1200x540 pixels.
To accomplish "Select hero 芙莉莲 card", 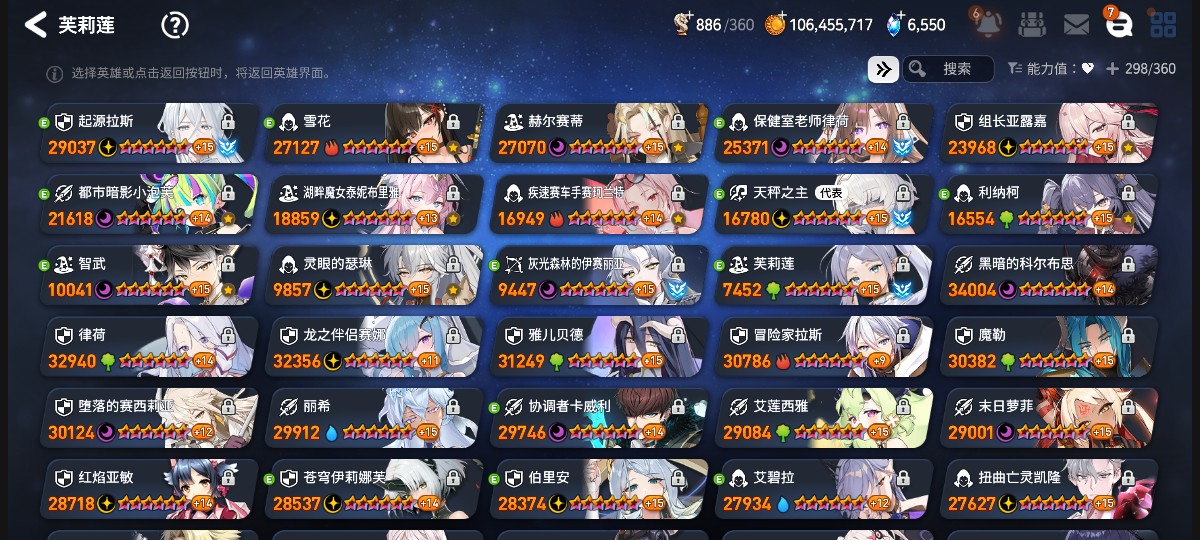I will pyautogui.click(x=825, y=275).
